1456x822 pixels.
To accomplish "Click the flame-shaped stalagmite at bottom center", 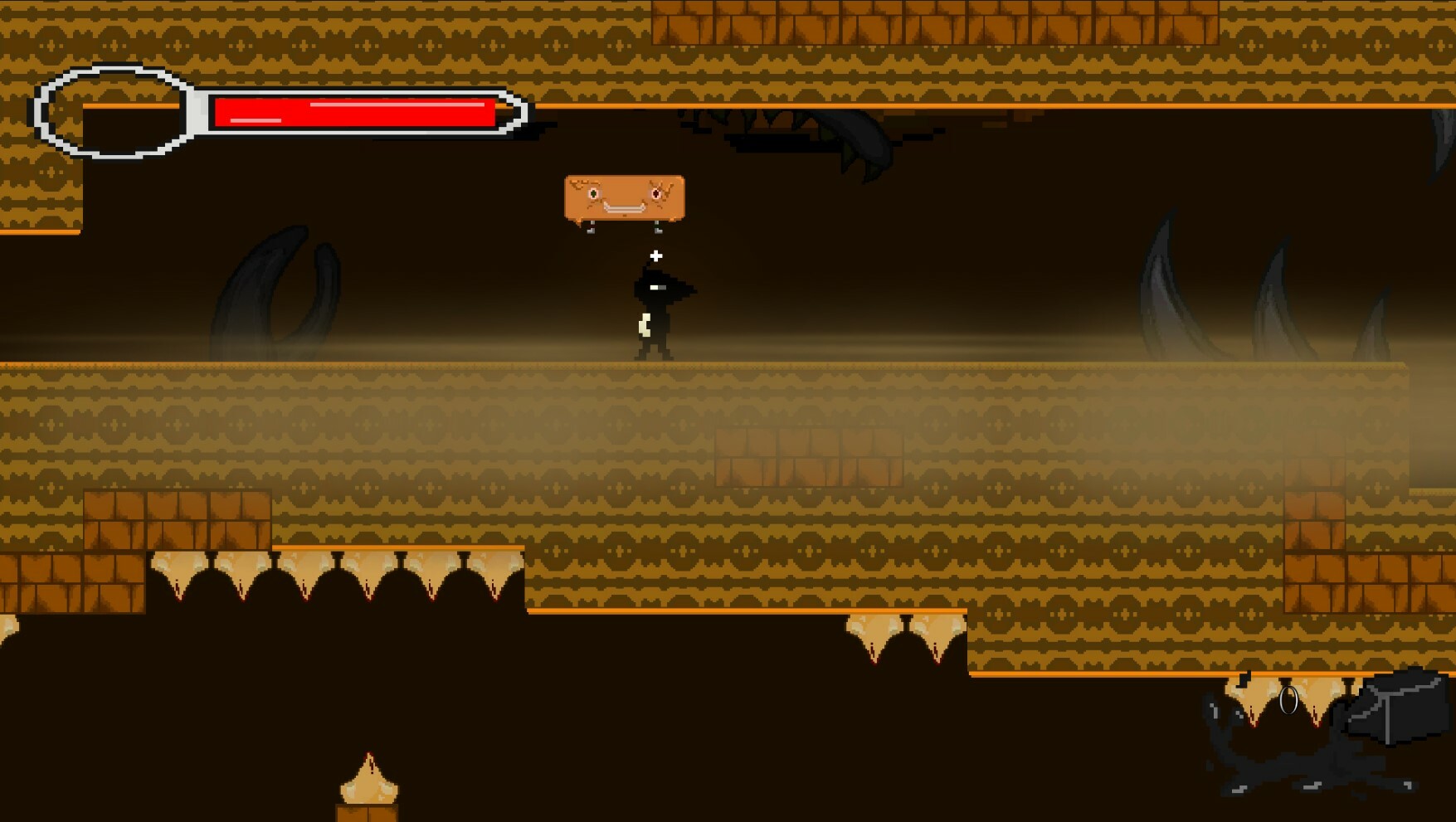I will (x=368, y=784).
